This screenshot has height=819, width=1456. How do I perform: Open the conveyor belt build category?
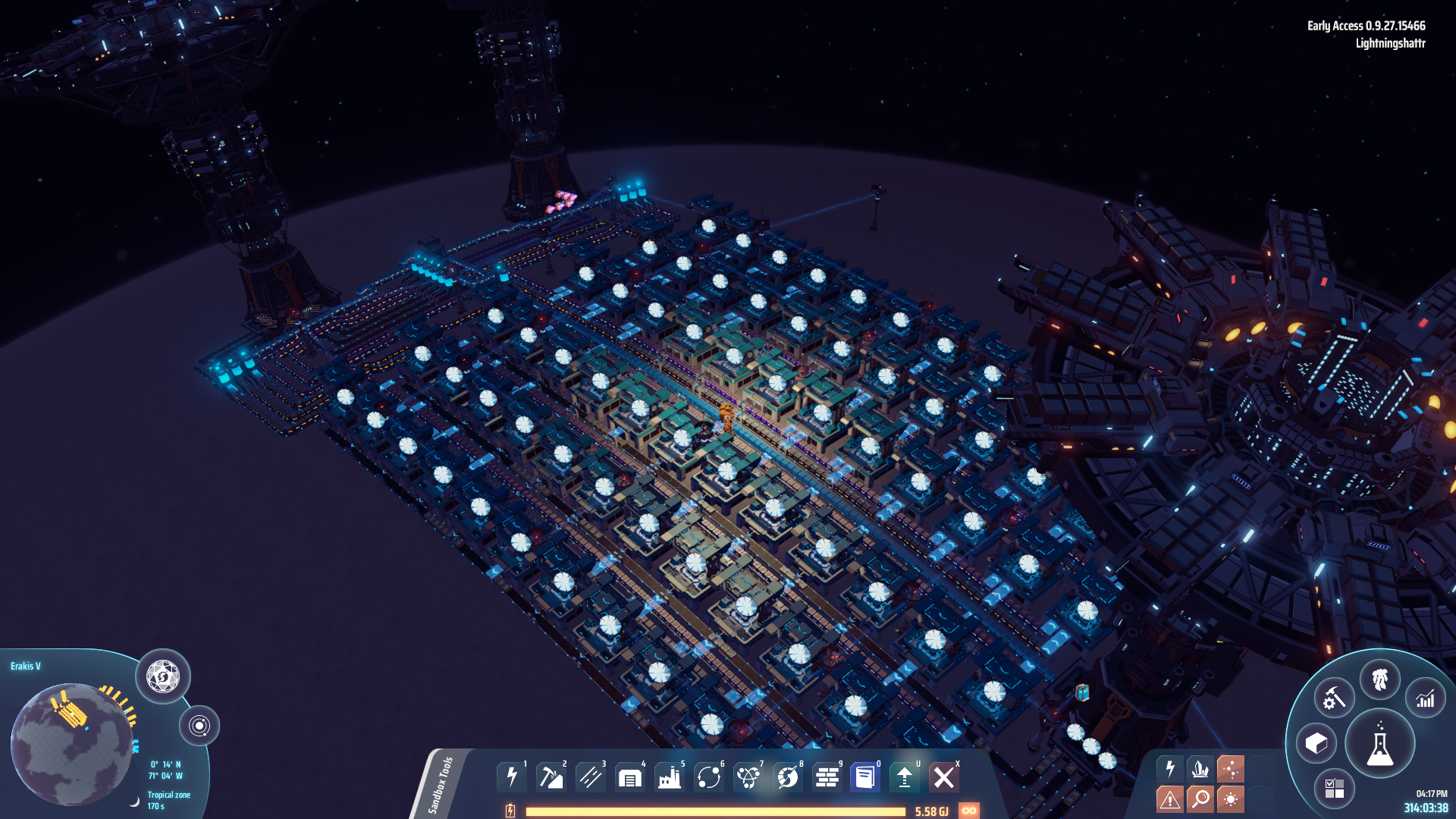coord(591,777)
